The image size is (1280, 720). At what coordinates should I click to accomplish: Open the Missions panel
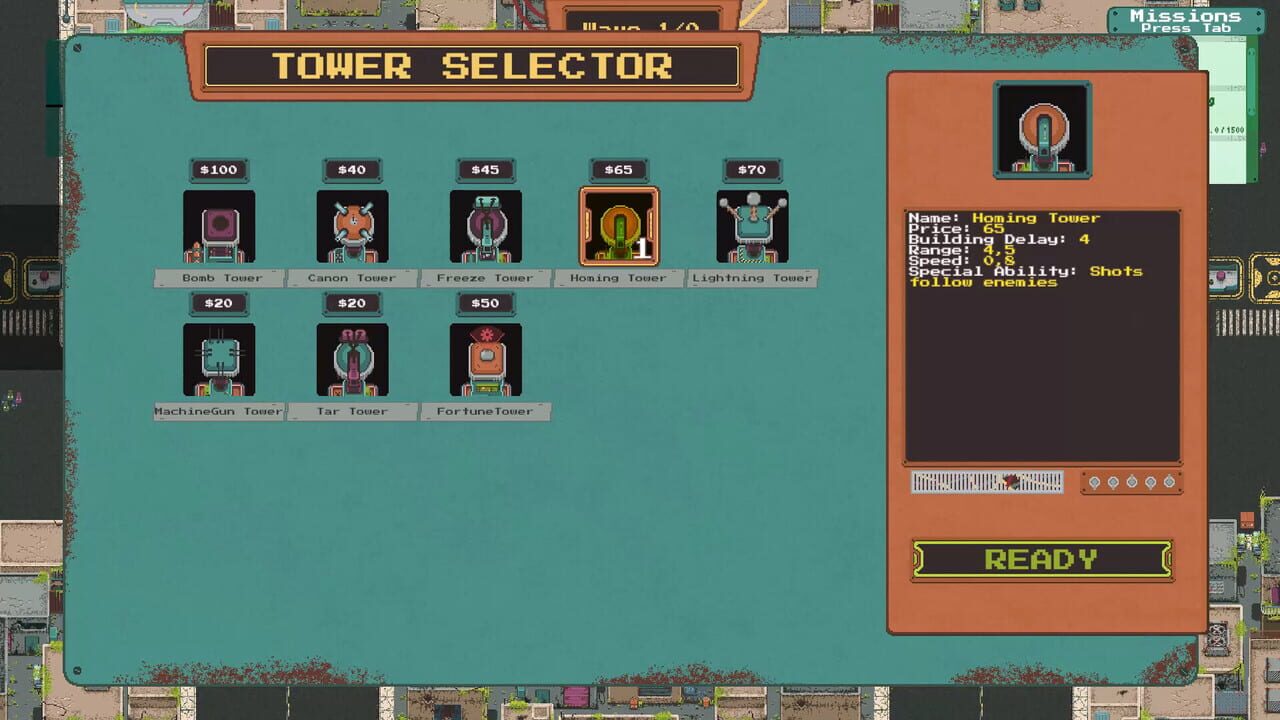point(1184,21)
